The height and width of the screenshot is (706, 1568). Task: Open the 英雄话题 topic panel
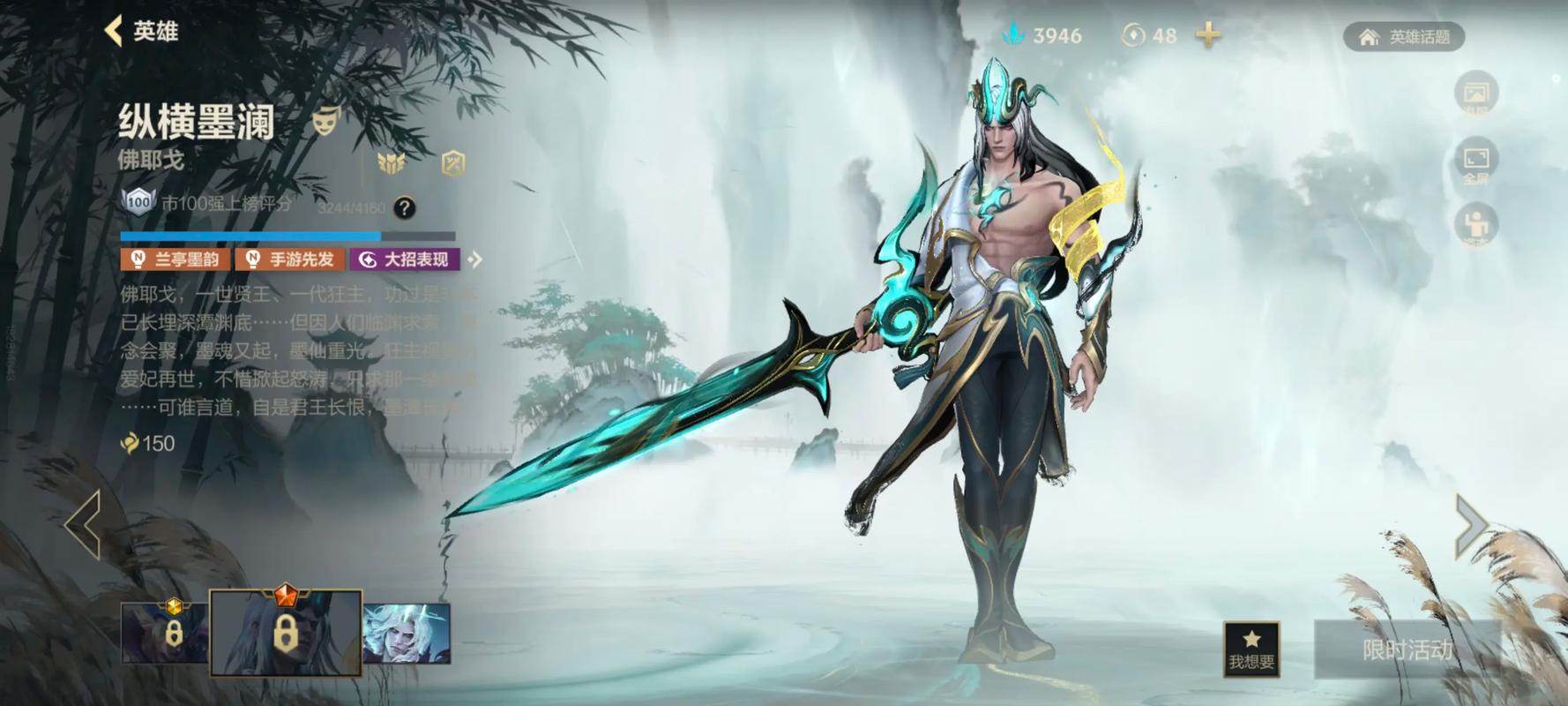tap(1404, 37)
